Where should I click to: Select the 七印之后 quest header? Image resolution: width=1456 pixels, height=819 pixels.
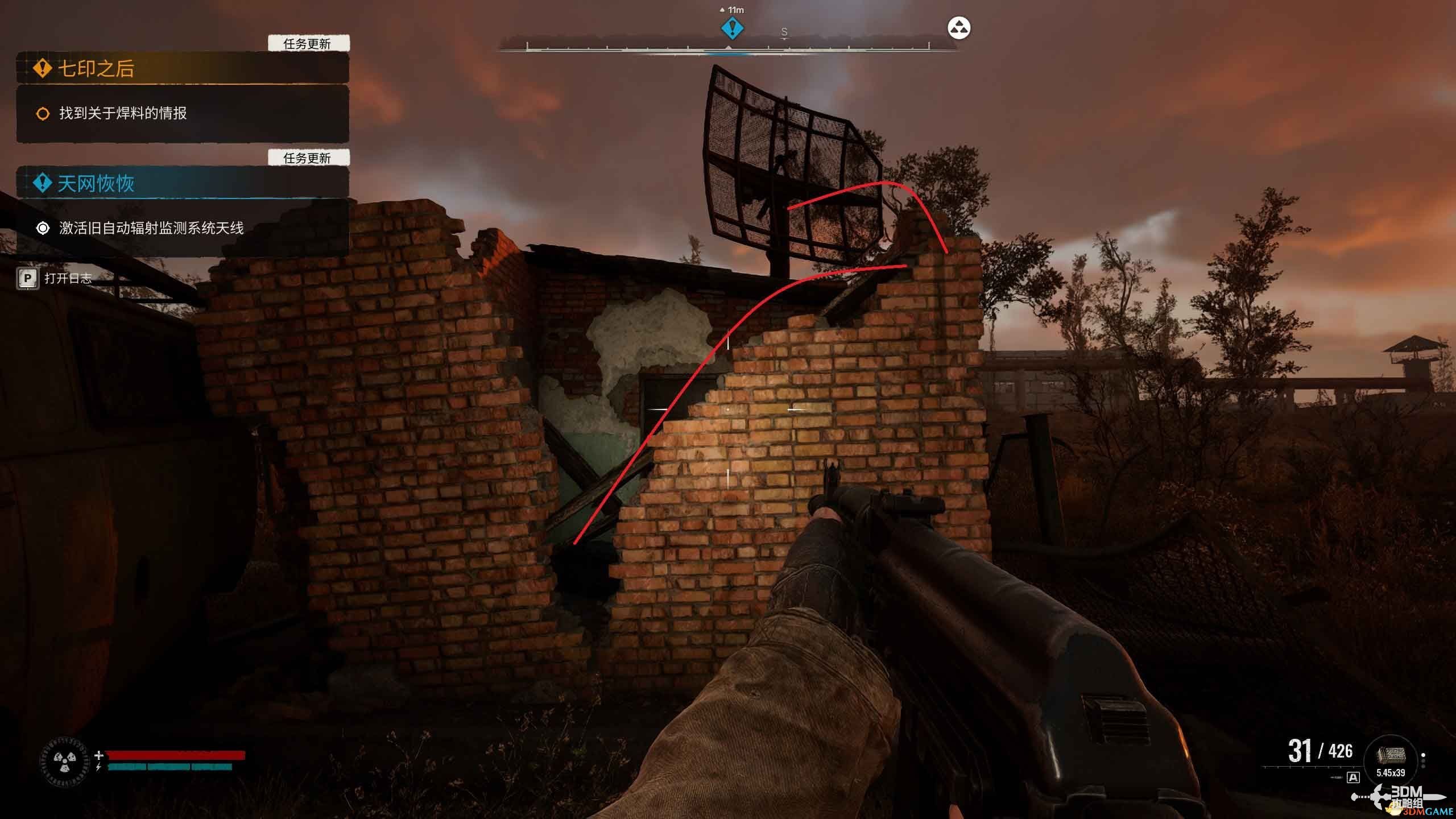point(96,69)
